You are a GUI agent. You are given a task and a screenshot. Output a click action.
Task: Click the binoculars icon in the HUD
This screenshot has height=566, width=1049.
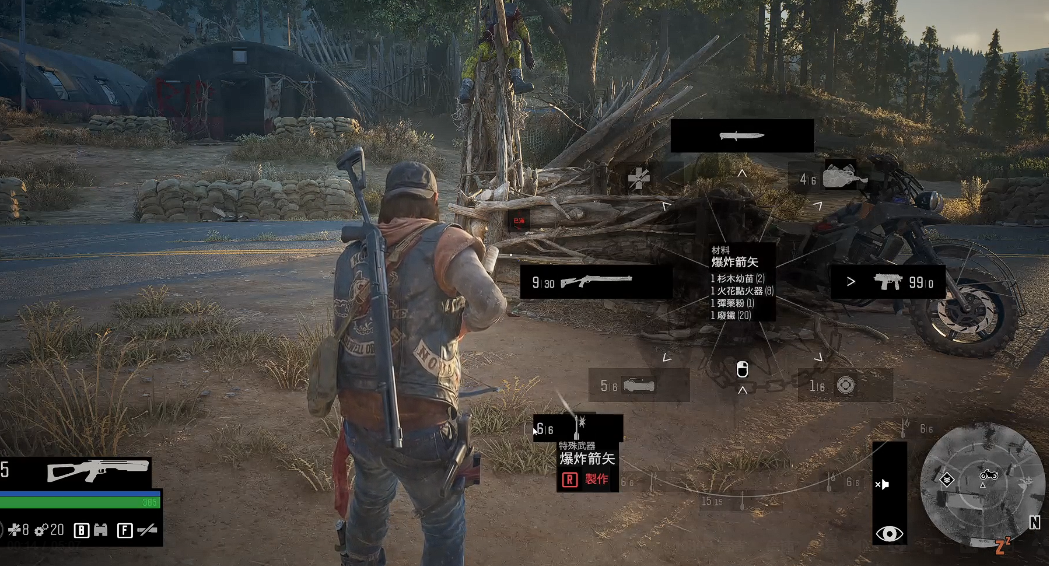point(101,530)
